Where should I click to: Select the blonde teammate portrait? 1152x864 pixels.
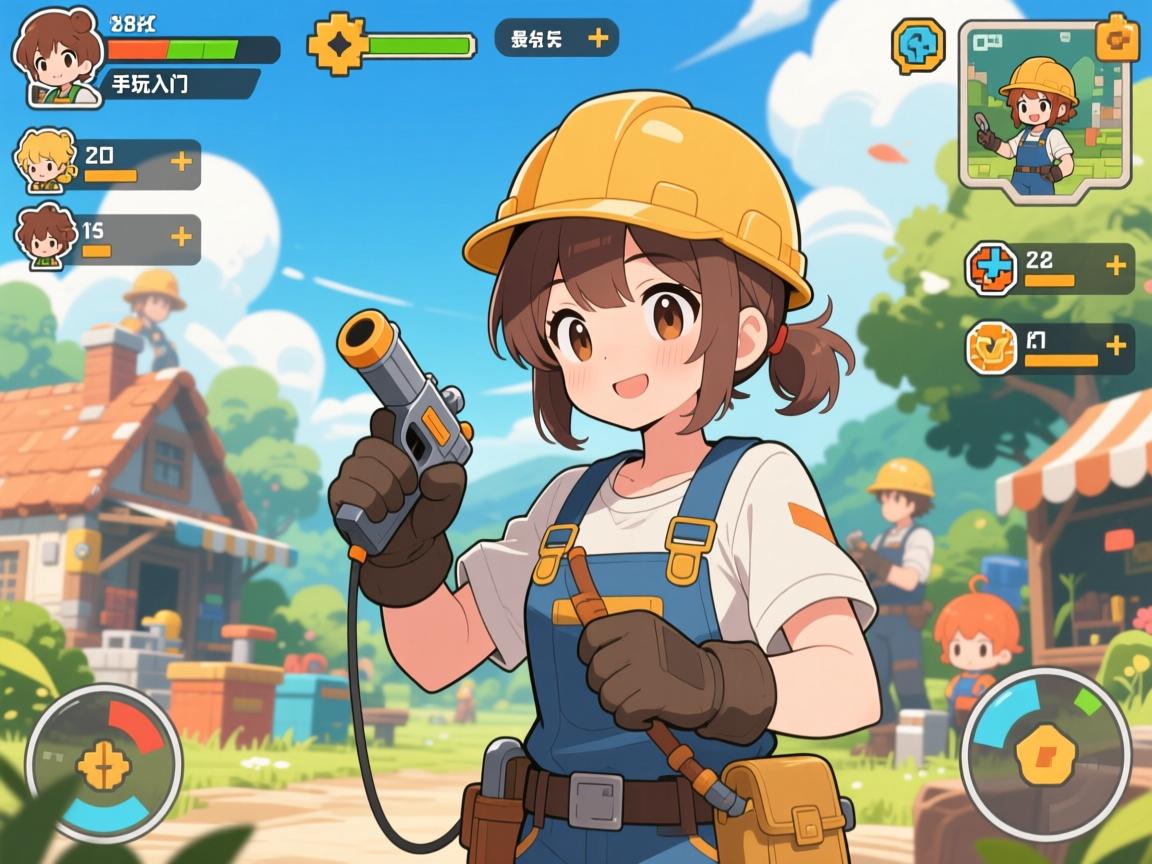click(46, 161)
